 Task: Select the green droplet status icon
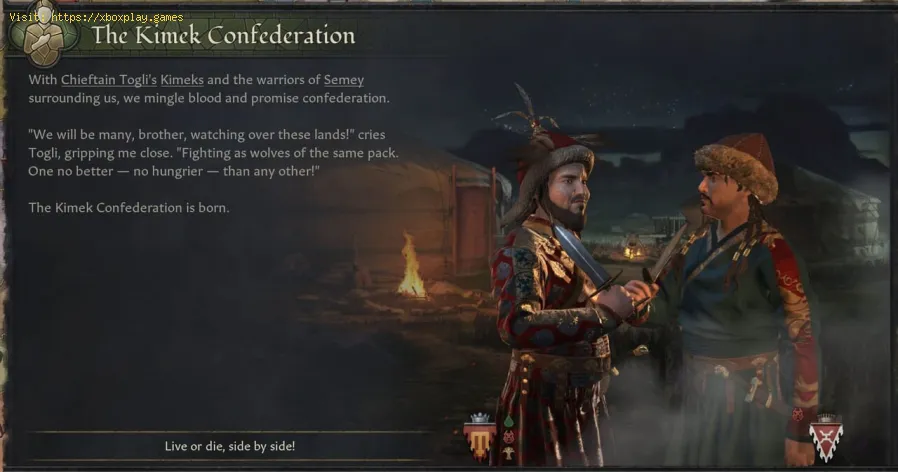tap(507, 421)
